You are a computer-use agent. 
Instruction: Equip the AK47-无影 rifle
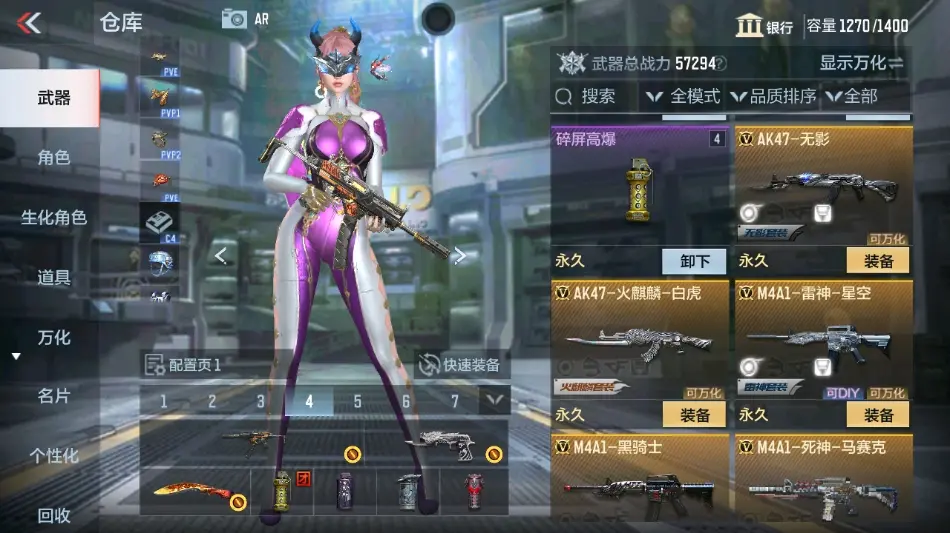(x=878, y=261)
